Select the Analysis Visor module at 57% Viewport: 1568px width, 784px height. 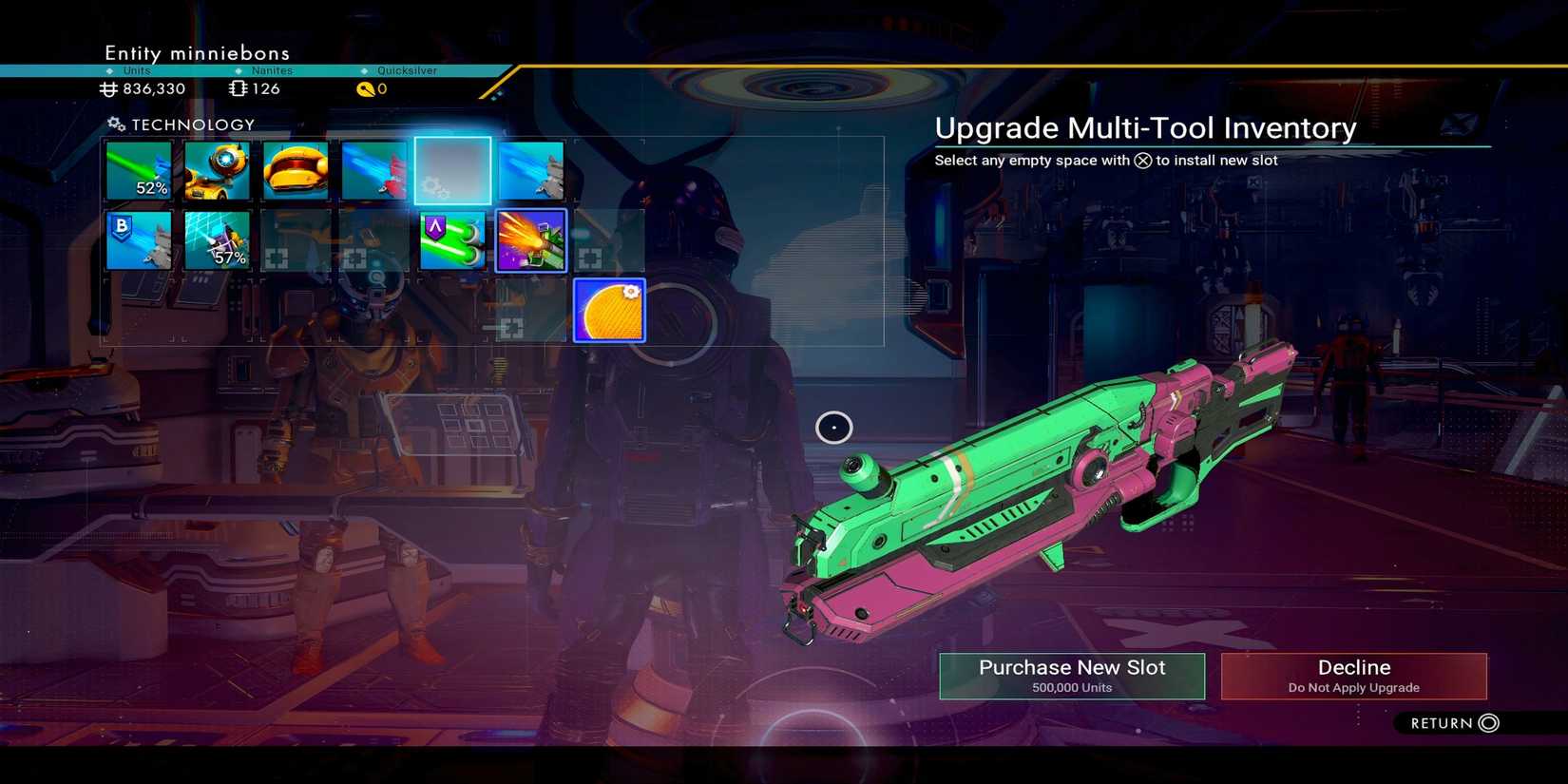click(218, 239)
